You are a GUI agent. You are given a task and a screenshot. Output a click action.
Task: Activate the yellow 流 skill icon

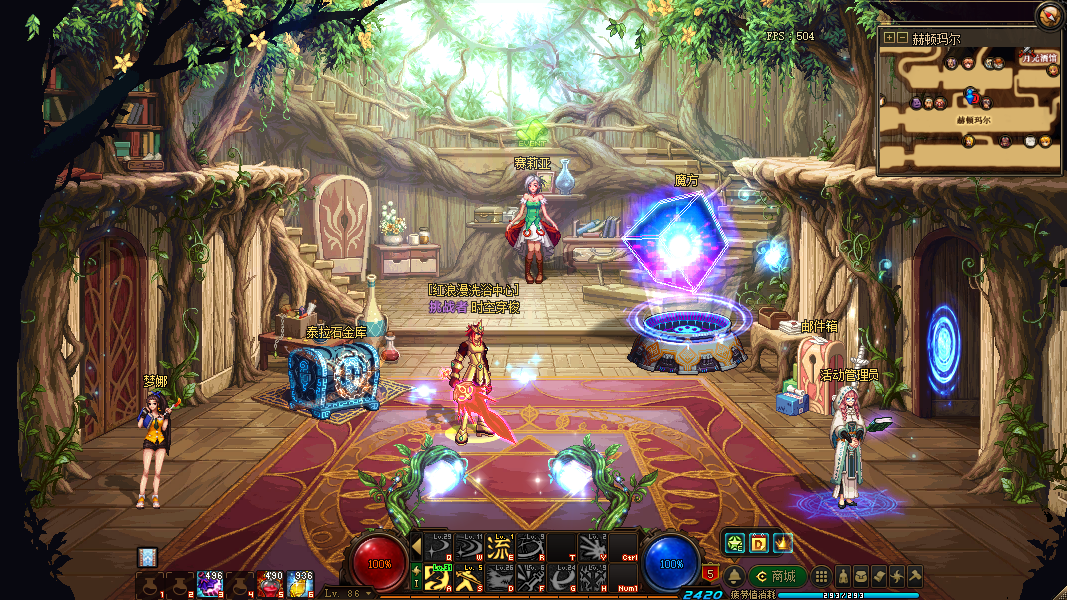pyautogui.click(x=498, y=546)
